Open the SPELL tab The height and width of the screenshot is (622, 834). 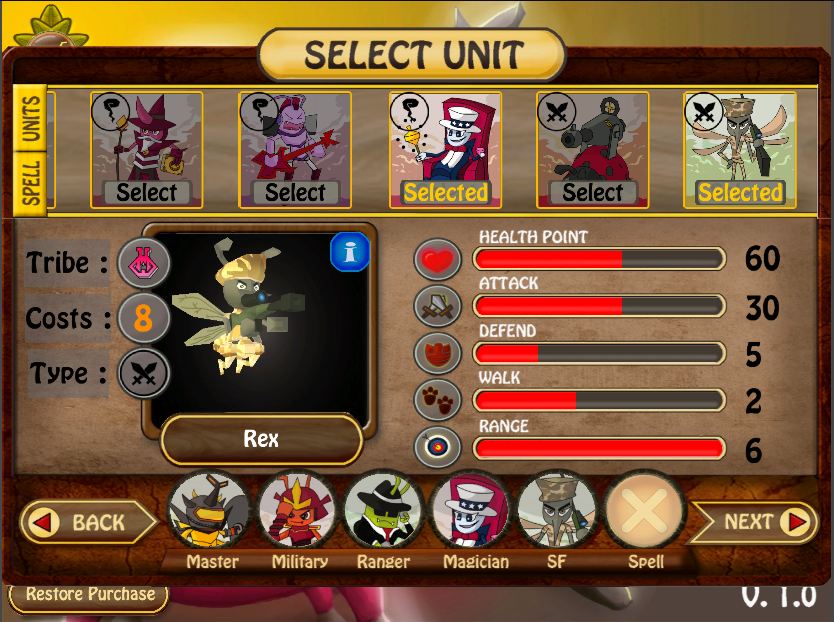[32, 181]
